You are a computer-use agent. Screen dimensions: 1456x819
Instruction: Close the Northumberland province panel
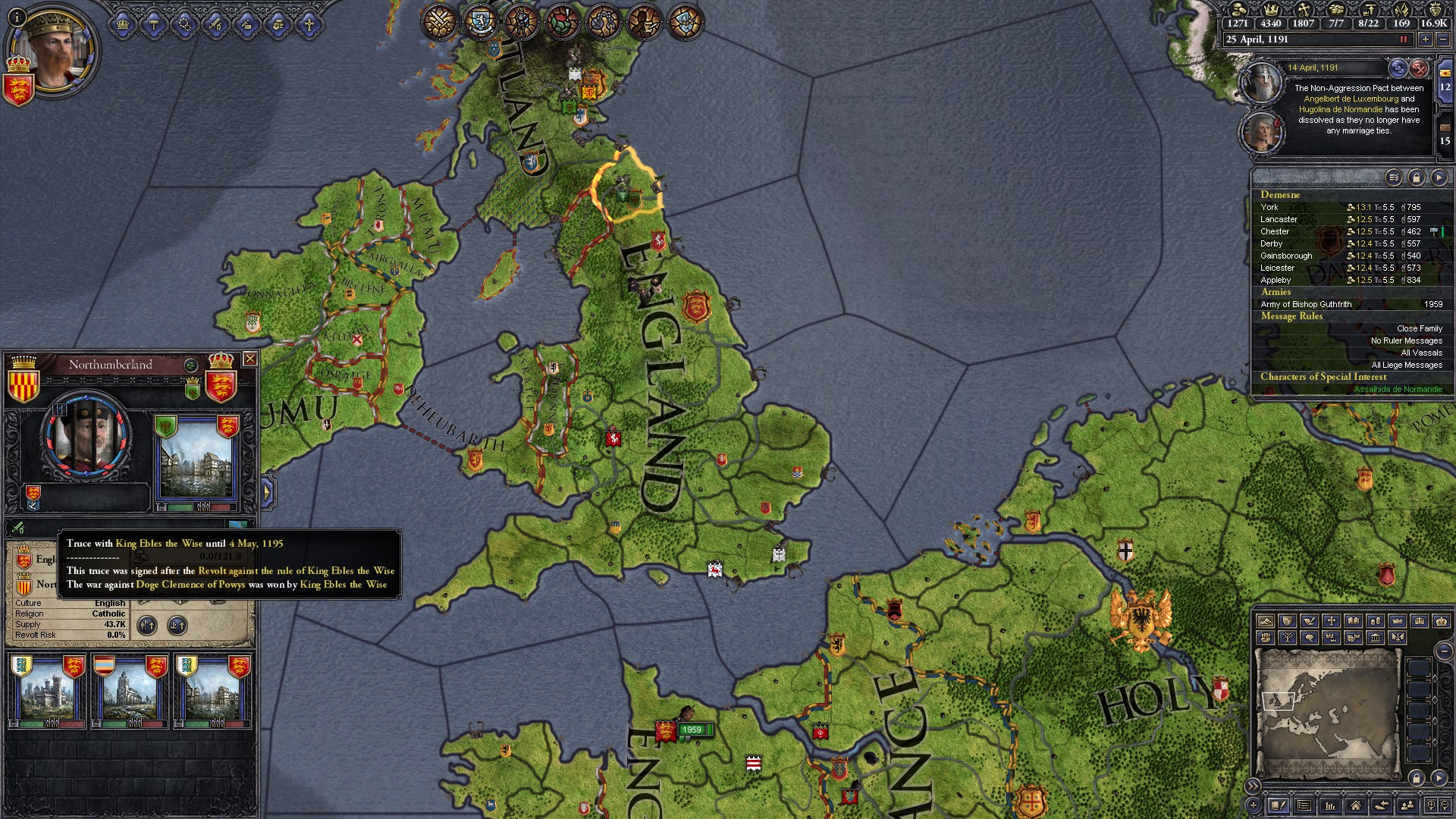coord(249,359)
